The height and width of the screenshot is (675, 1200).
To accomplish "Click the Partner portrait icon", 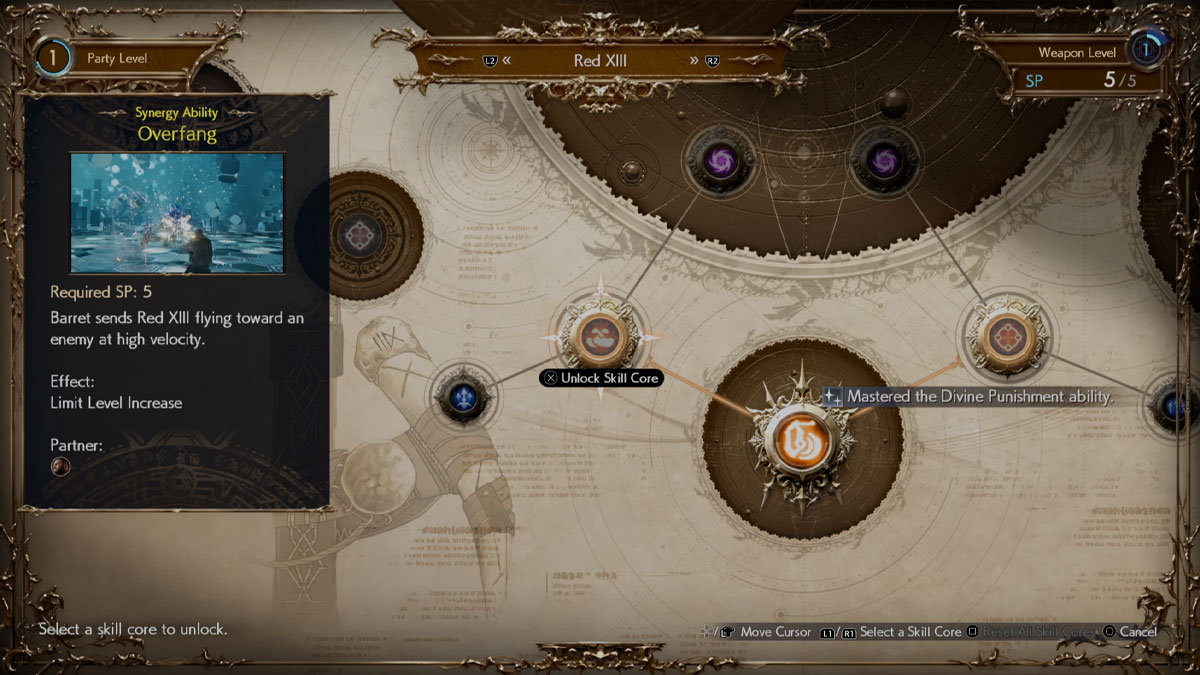I will click(61, 466).
